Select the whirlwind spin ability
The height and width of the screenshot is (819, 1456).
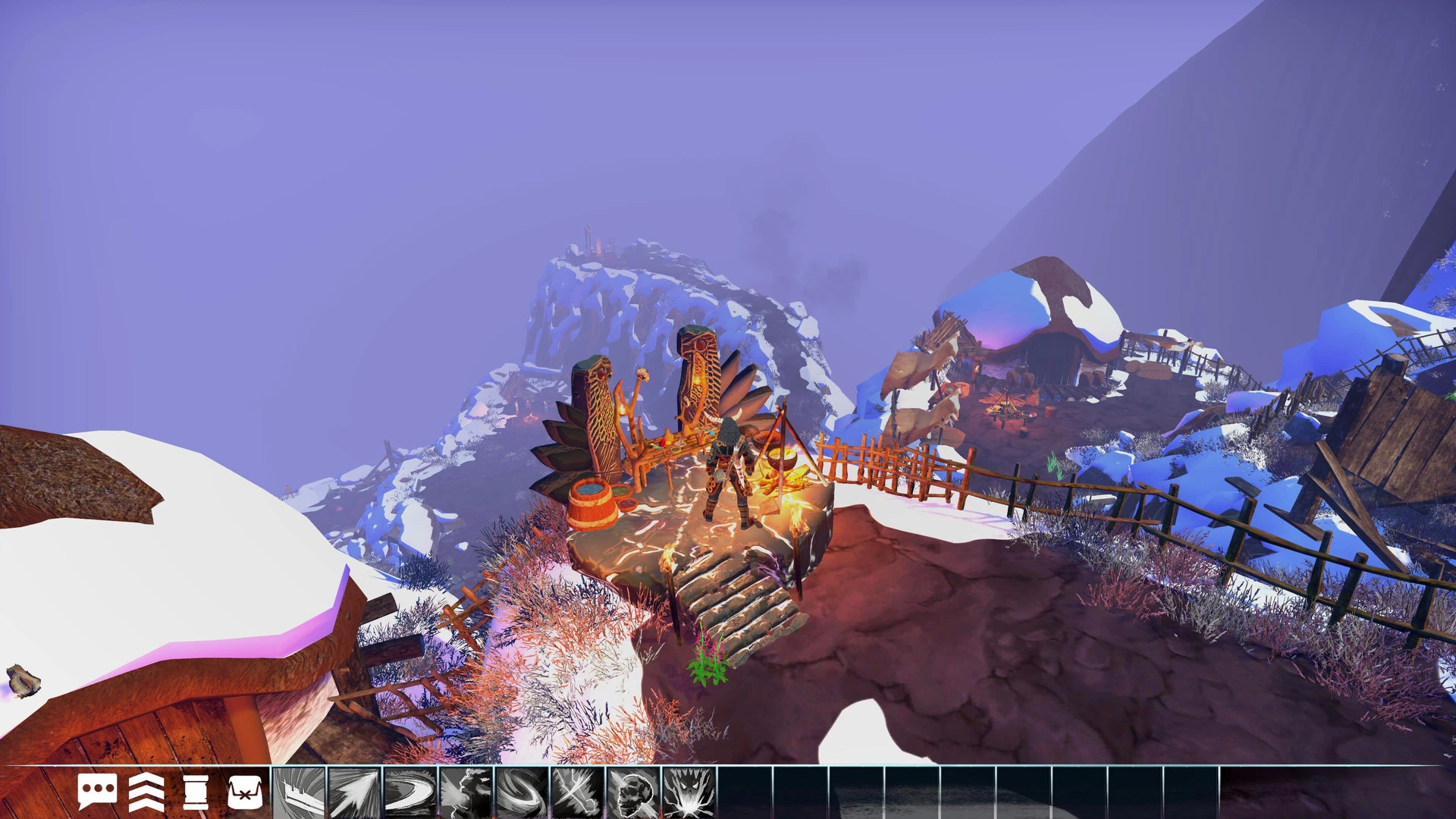coord(522,792)
